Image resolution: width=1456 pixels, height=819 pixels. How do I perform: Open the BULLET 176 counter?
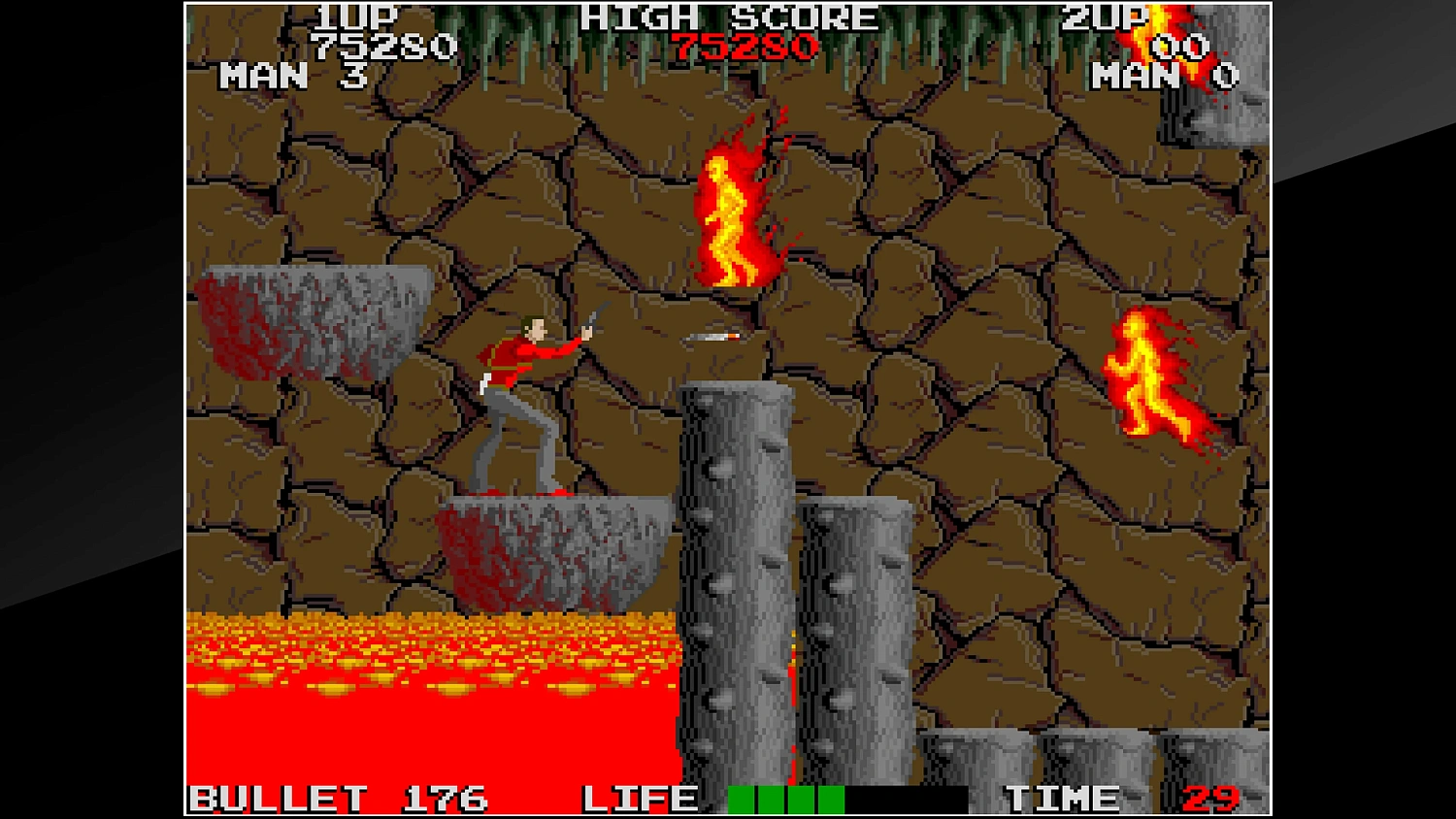(x=340, y=799)
